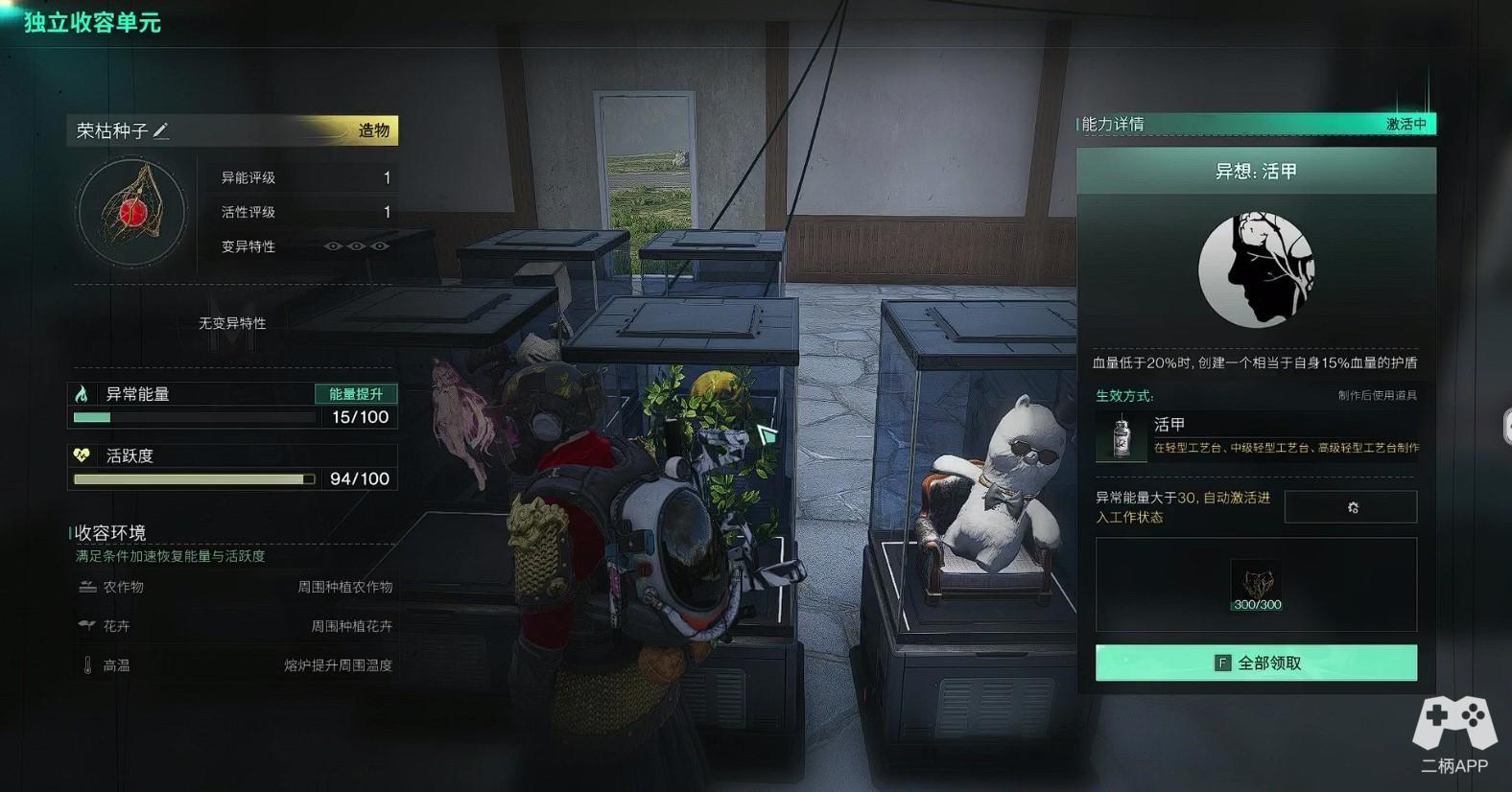Click the 活甲 craftable item icon
The height and width of the screenshot is (792, 1512).
point(1121,437)
